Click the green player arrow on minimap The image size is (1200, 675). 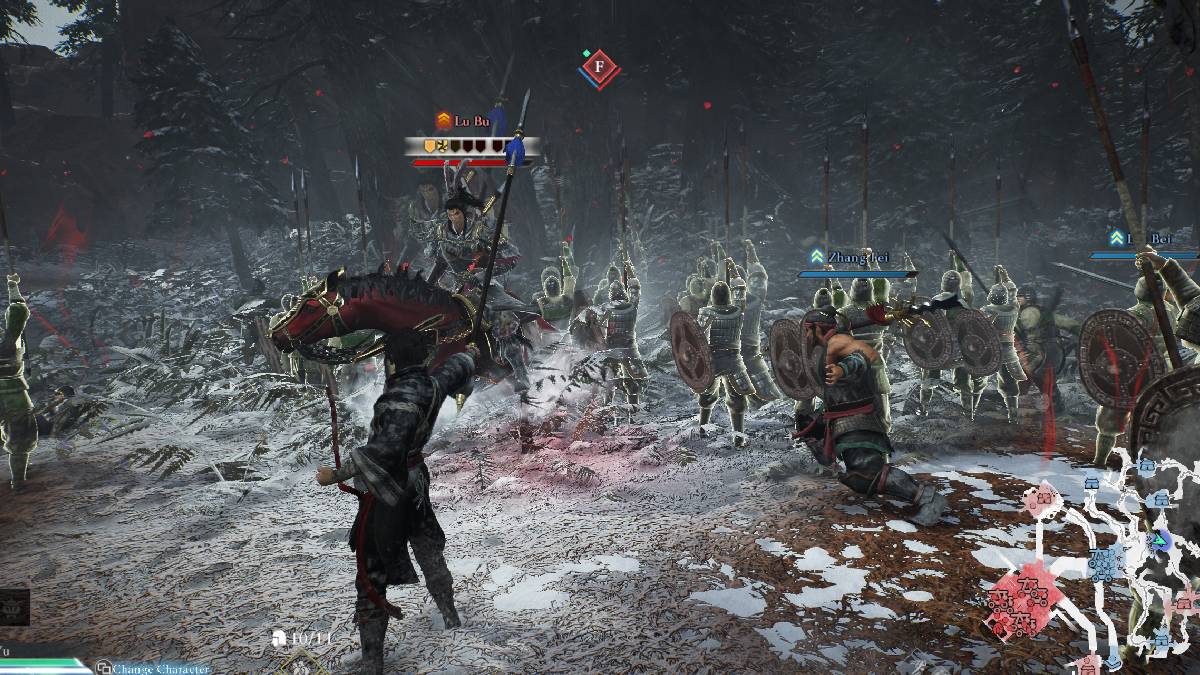pyautogui.click(x=1160, y=541)
